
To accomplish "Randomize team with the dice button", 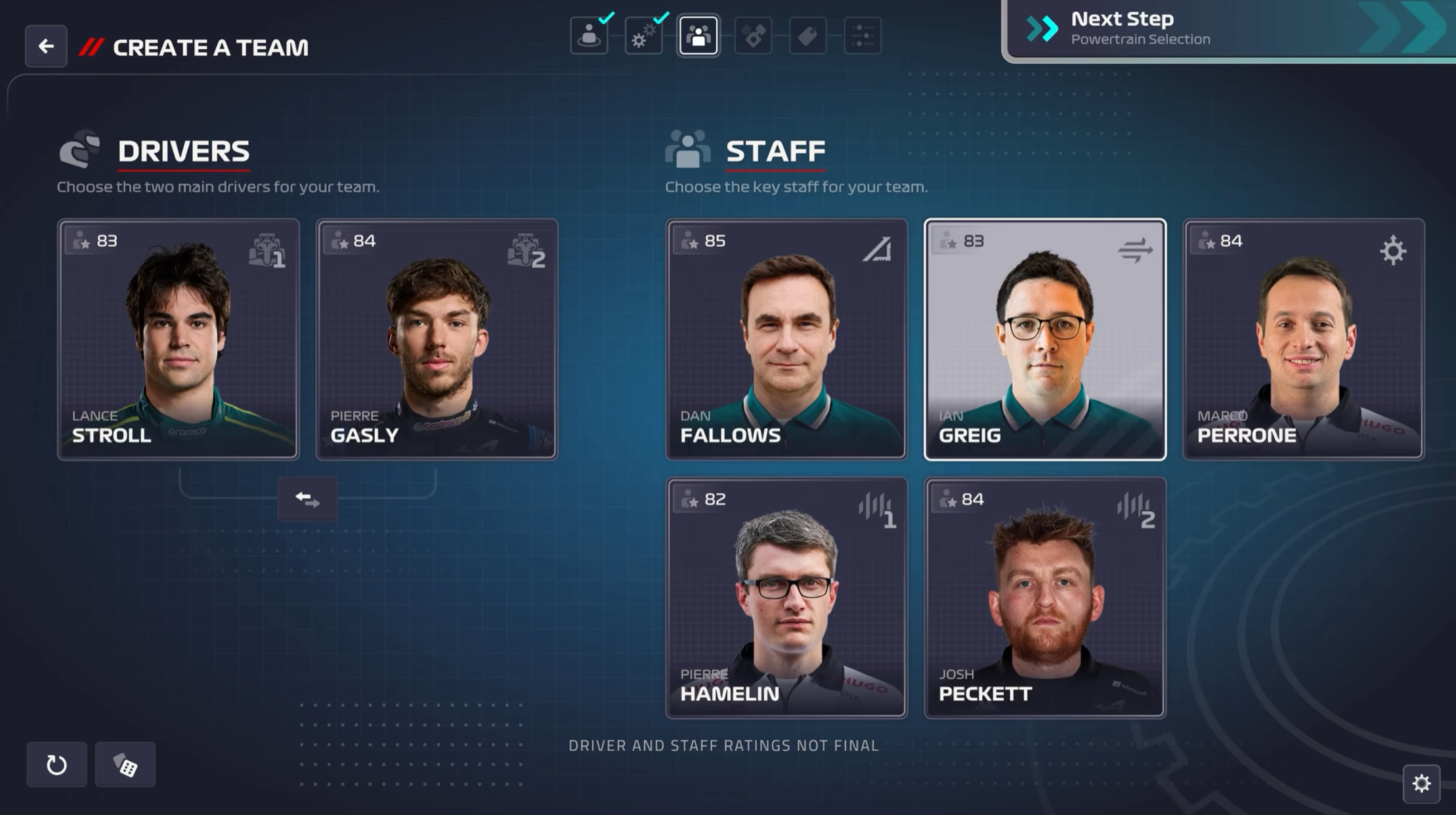I will coord(125,764).
